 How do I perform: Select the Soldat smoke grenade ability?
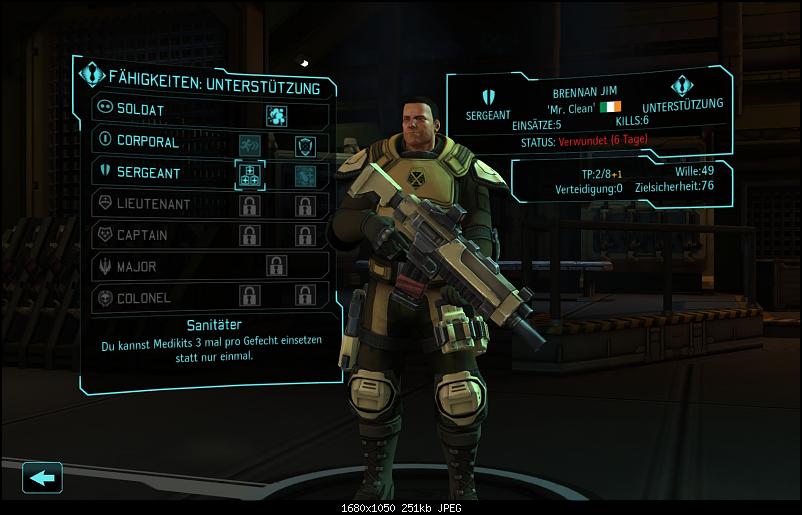pyautogui.click(x=277, y=115)
